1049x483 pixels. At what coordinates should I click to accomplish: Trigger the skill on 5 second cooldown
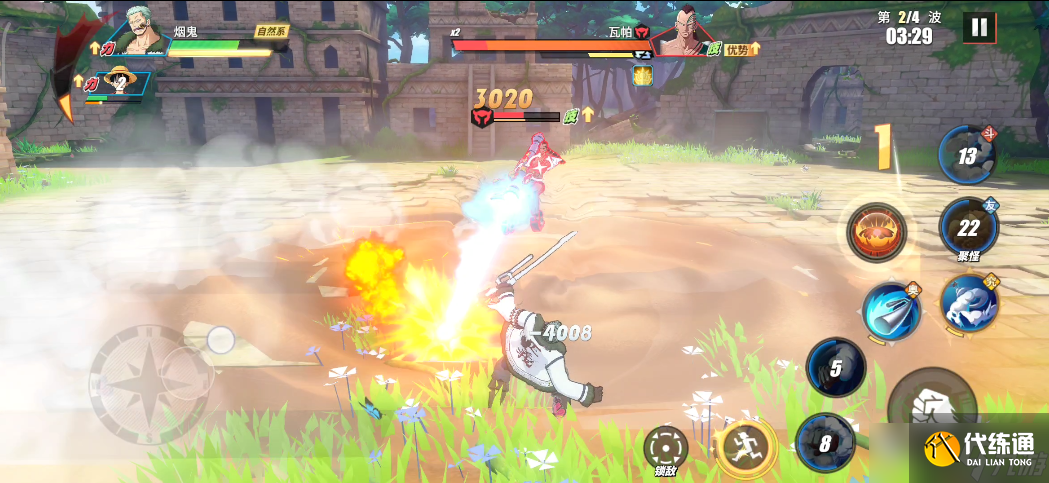click(x=836, y=367)
